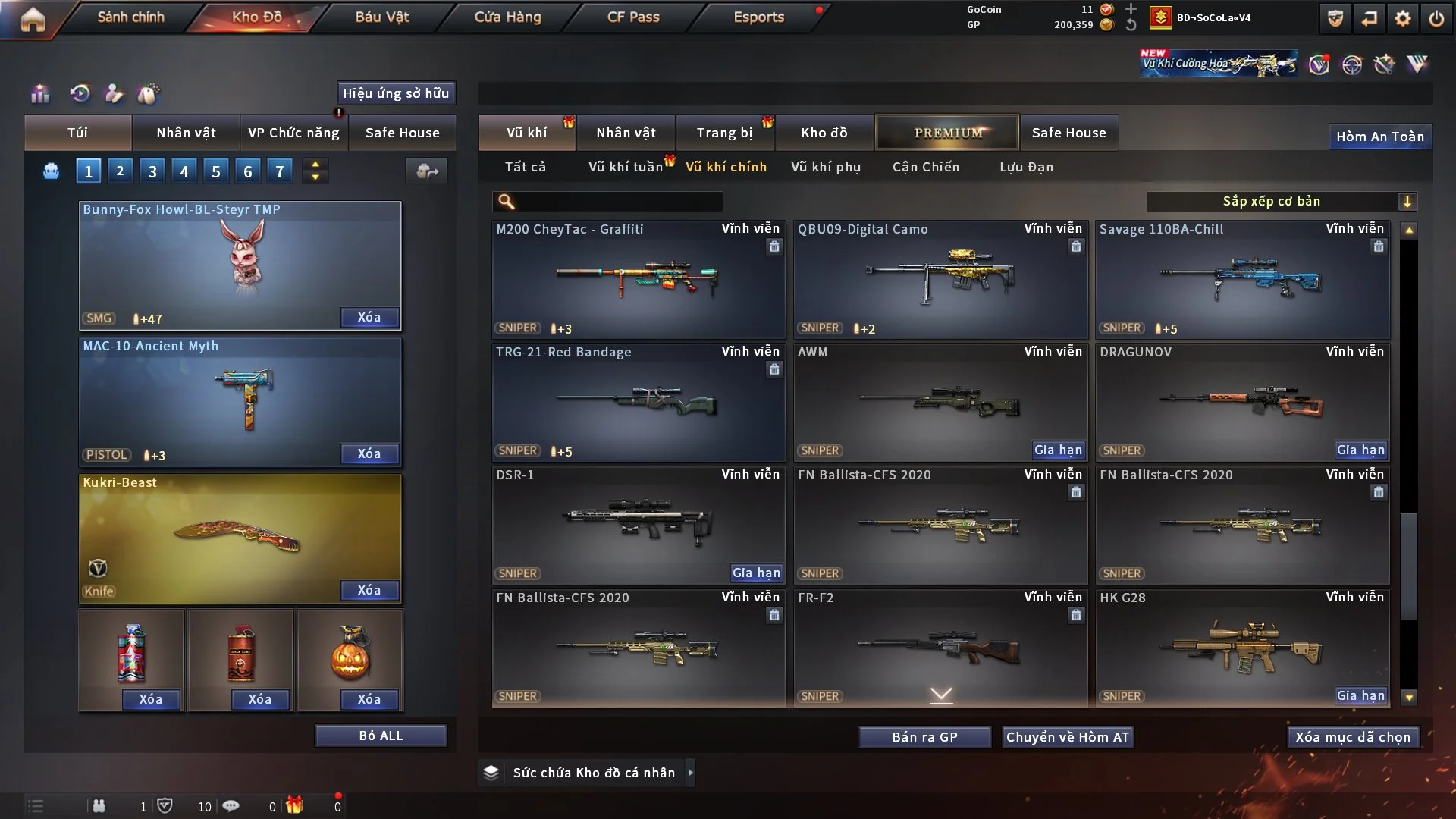Delete M200 CheyTac using its trash icon

[x=774, y=247]
